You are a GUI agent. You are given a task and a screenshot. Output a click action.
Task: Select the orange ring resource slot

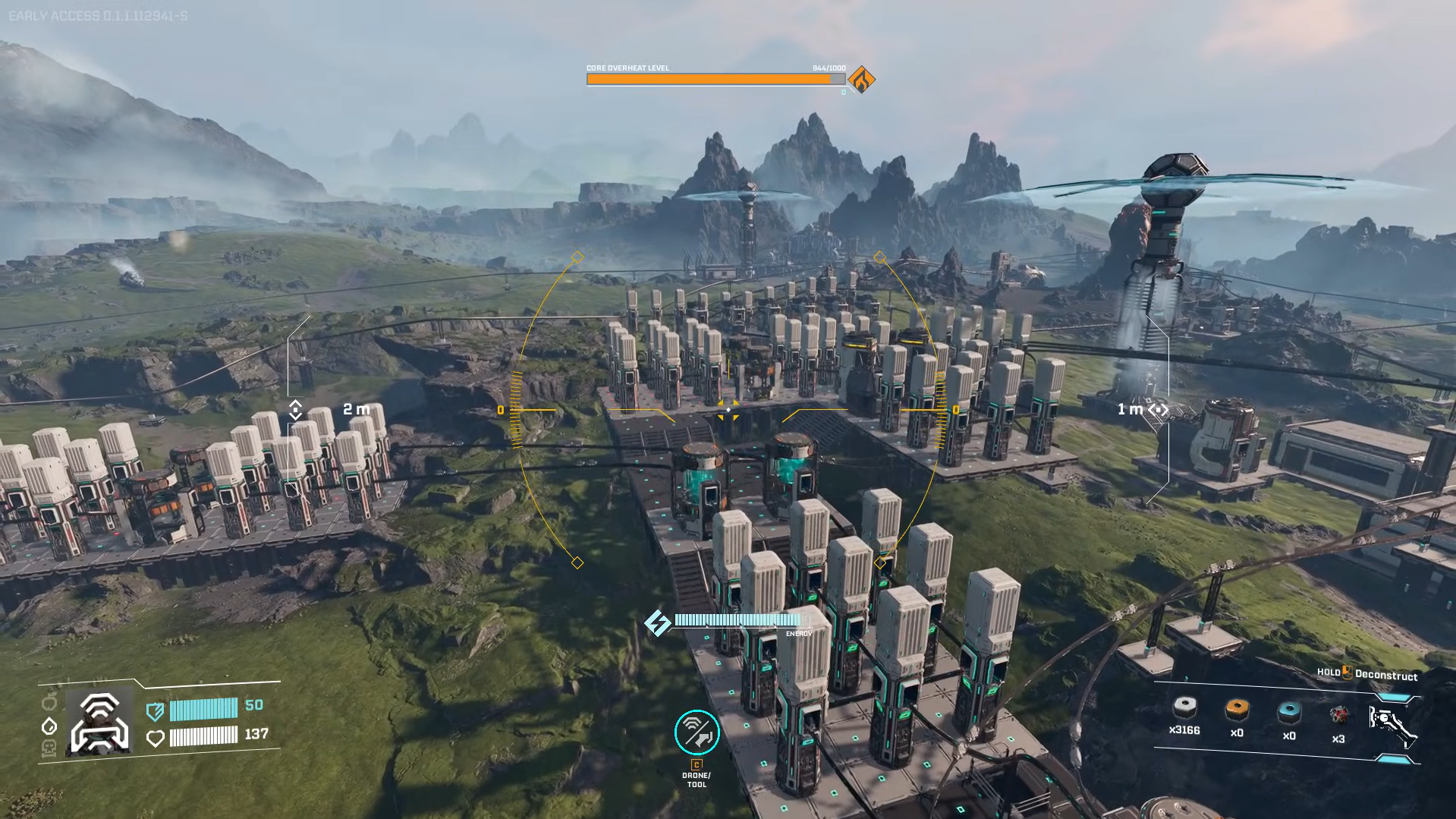point(1237,710)
